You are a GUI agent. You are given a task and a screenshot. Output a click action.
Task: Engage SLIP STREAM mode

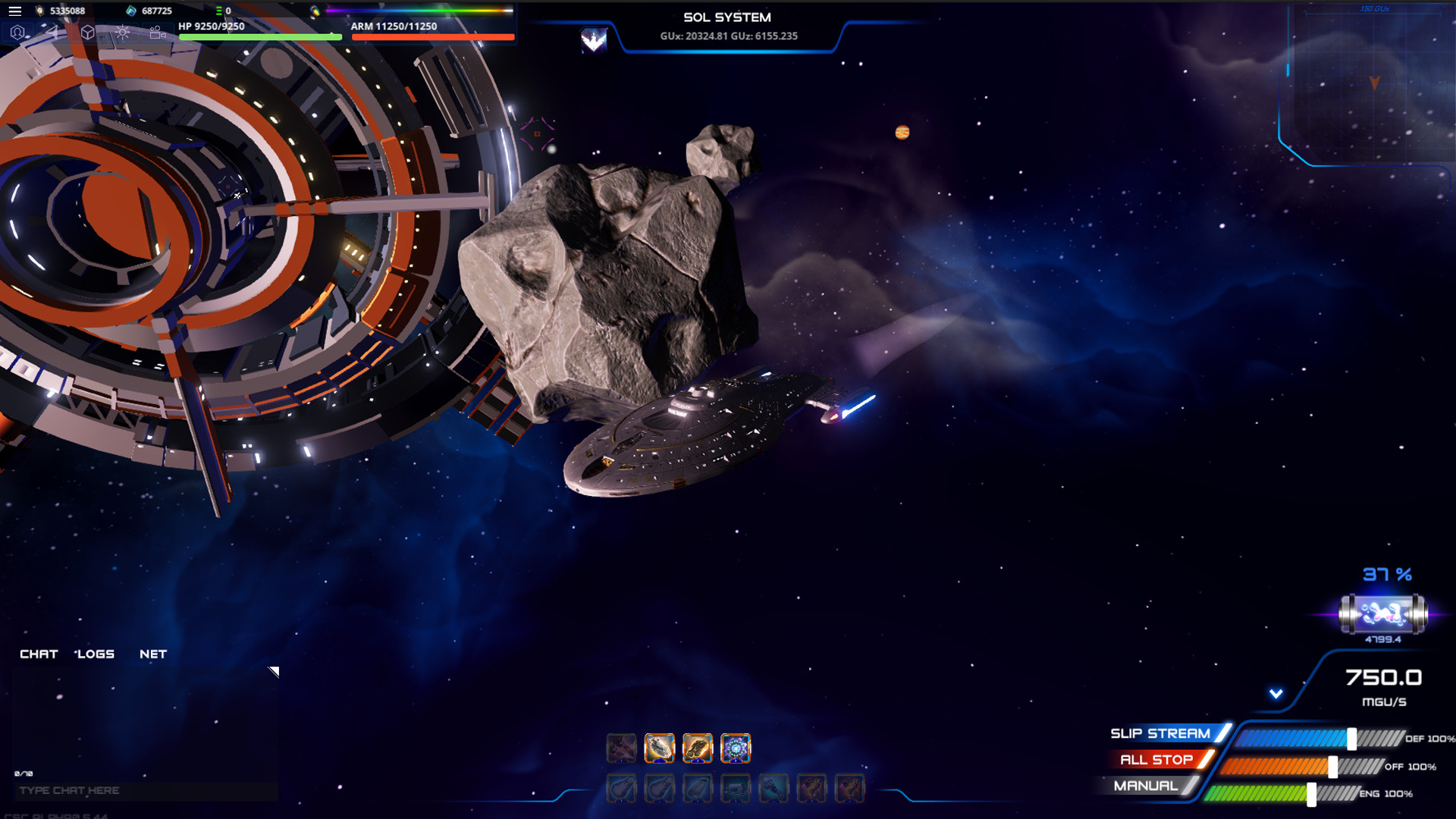click(x=1160, y=733)
